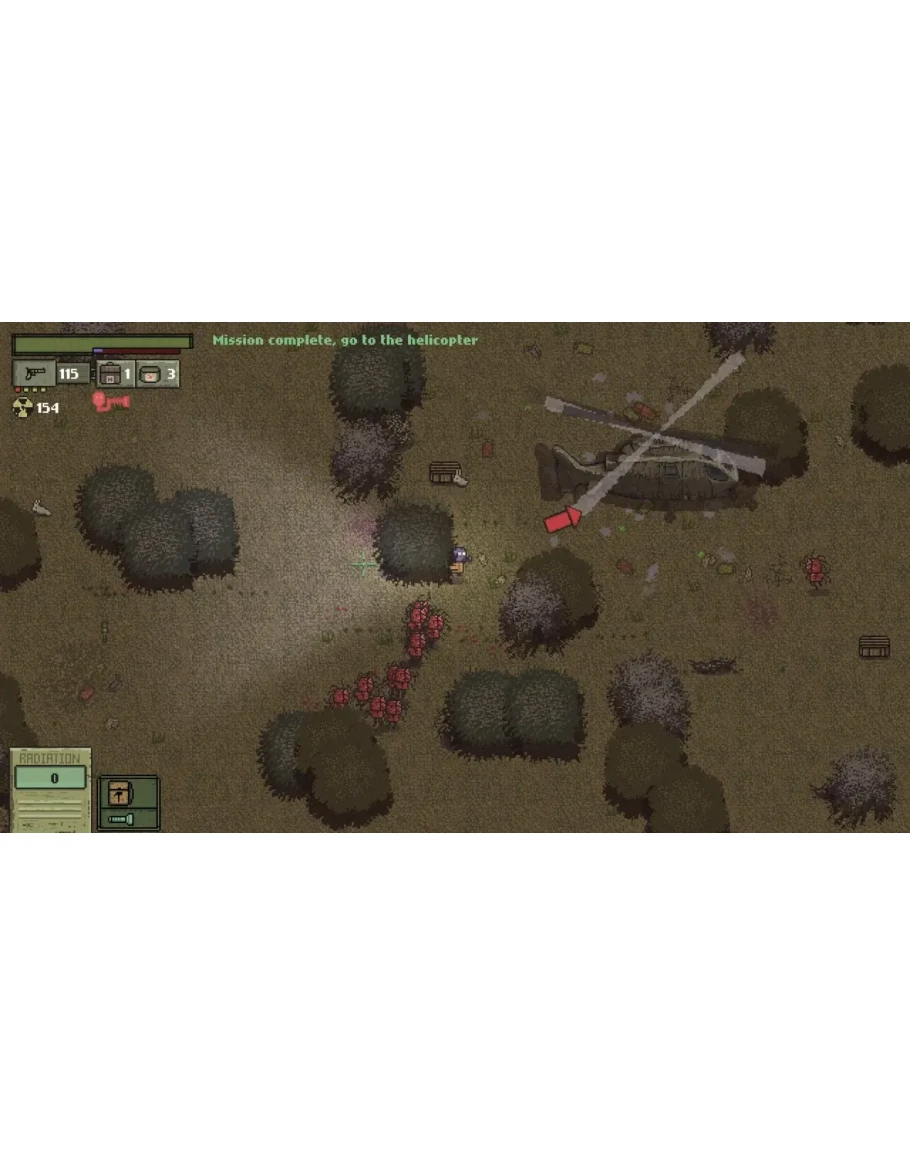Select the pistol weapon slot
The height and width of the screenshot is (1155, 910).
tap(35, 374)
